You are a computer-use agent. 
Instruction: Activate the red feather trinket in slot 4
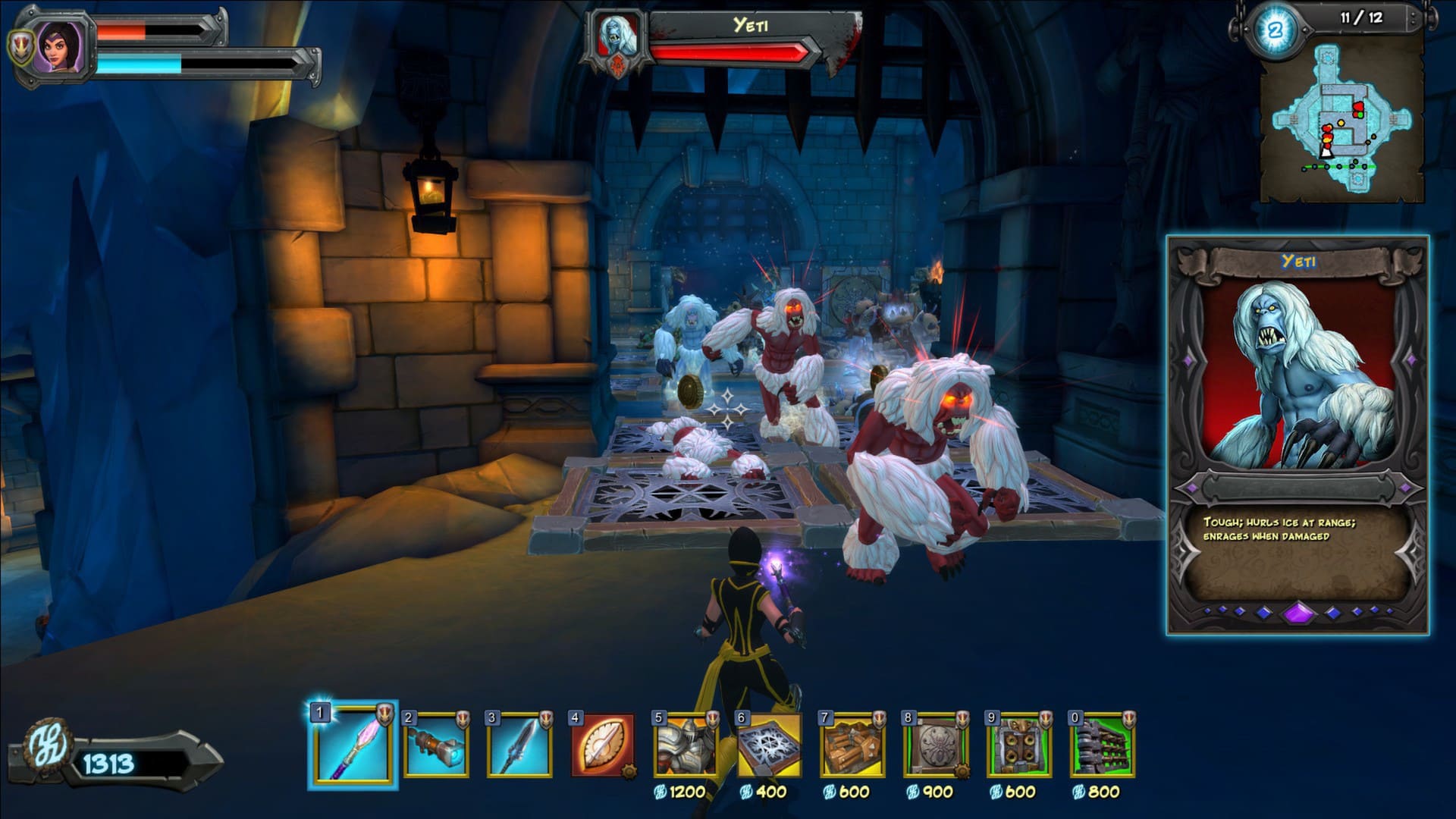[x=603, y=745]
